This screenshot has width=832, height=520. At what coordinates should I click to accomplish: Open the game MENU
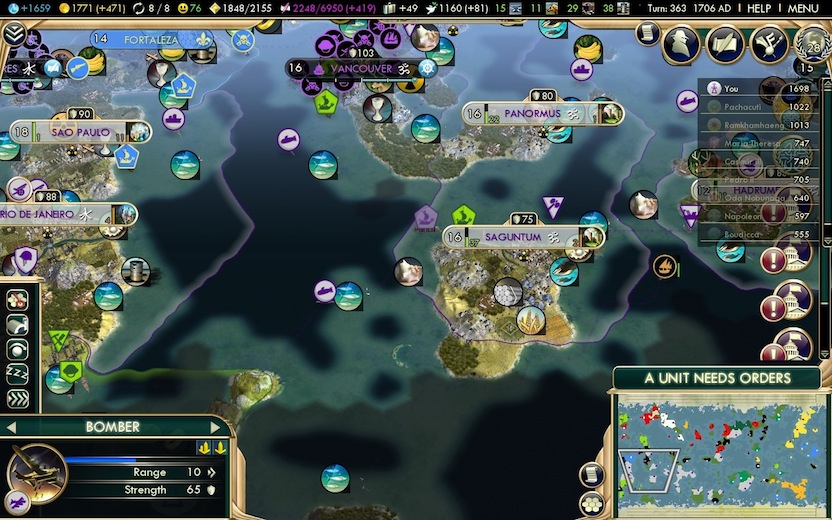pos(803,8)
